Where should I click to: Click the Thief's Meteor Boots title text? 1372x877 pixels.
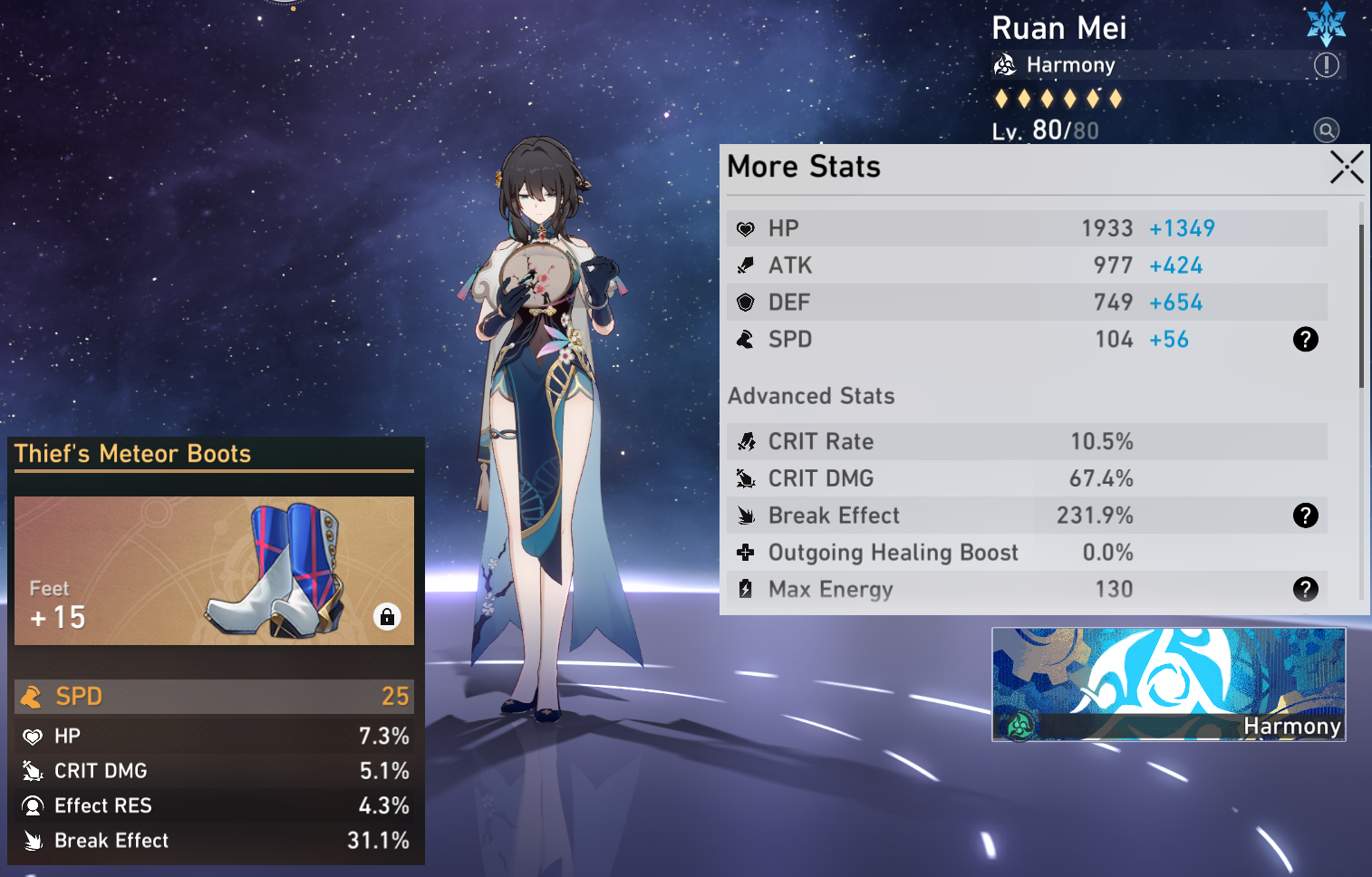click(133, 454)
